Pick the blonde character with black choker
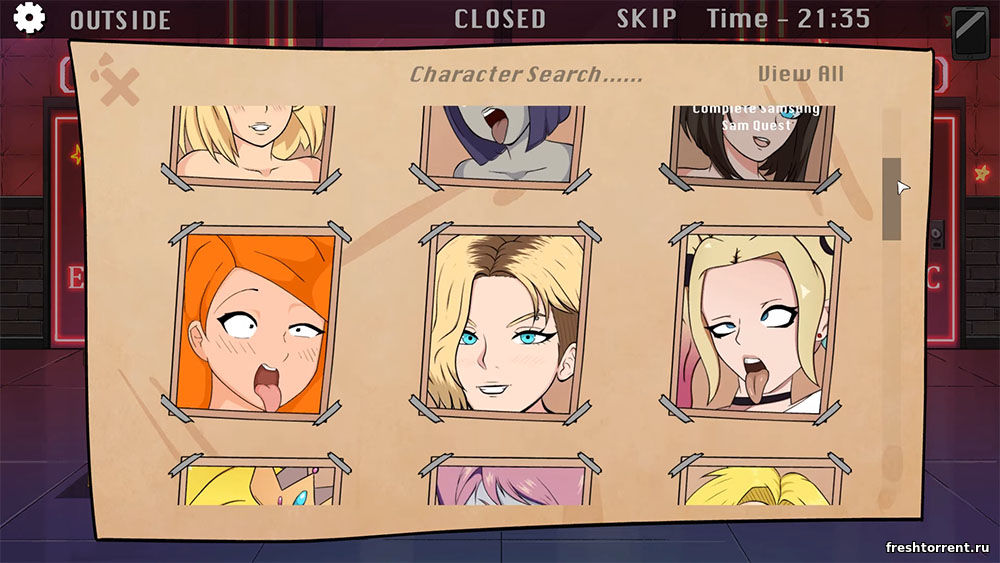 click(756, 322)
